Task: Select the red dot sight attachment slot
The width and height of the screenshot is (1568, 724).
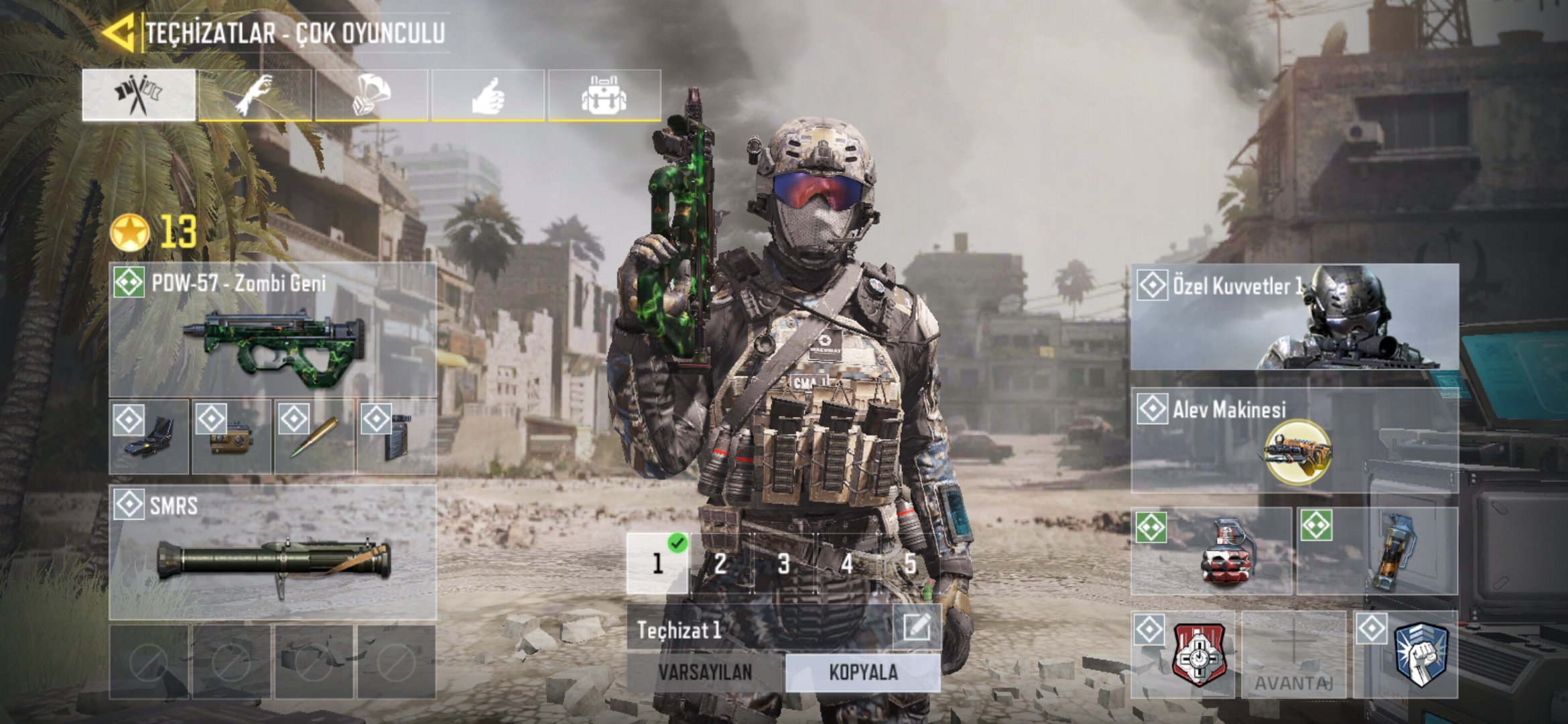Action: pos(149,437)
